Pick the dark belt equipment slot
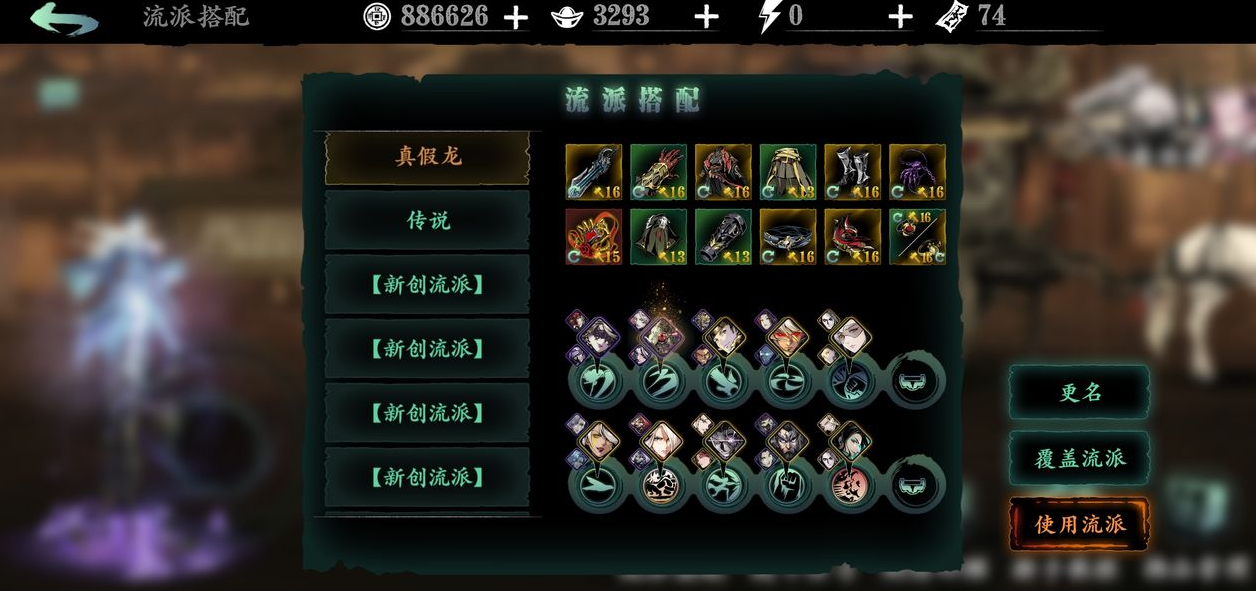The image size is (1256, 591). tap(788, 237)
